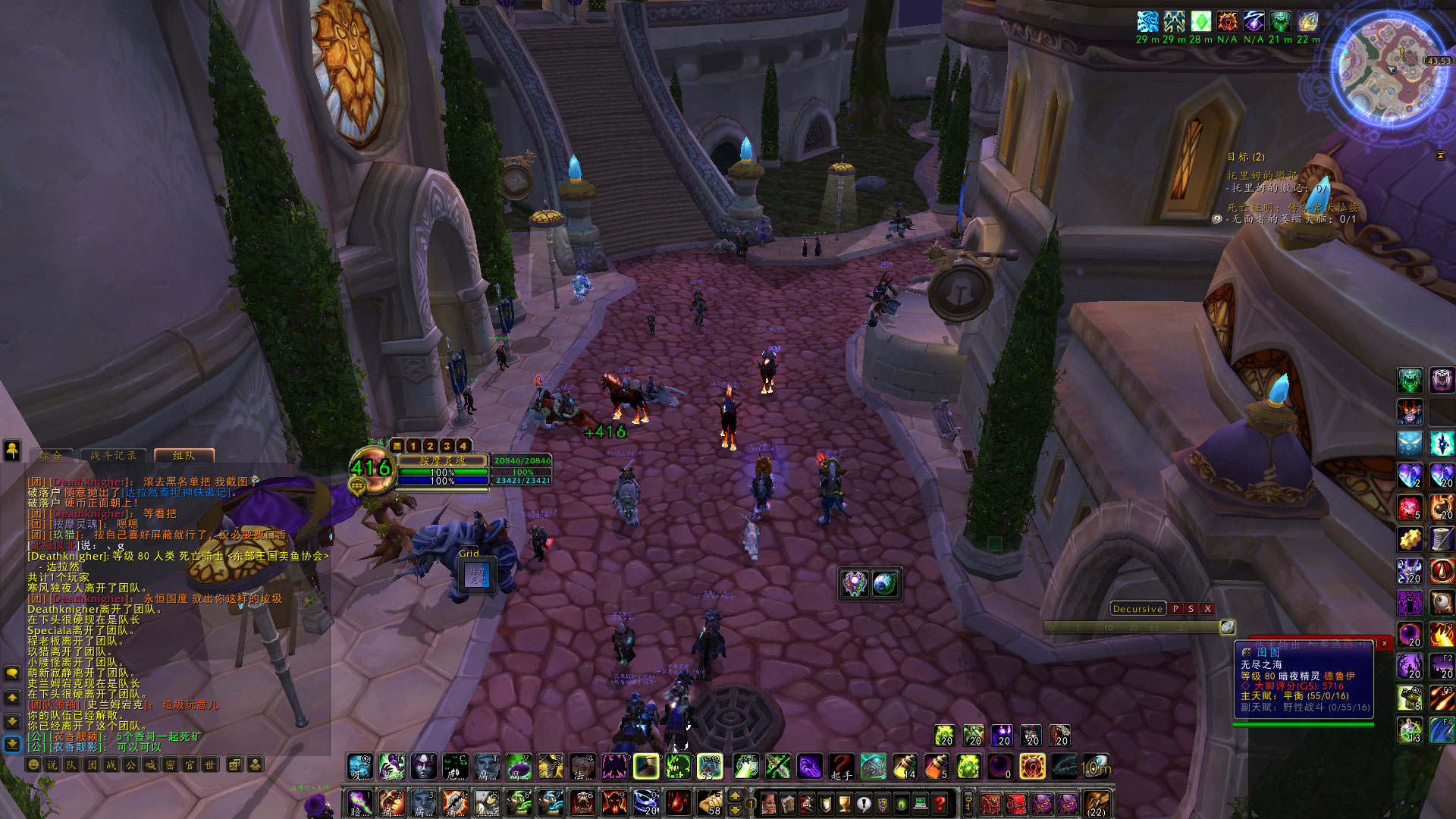Screen dimensions: 1456x819
Task: Switch to the 综合 chat tab
Action: coord(52,456)
